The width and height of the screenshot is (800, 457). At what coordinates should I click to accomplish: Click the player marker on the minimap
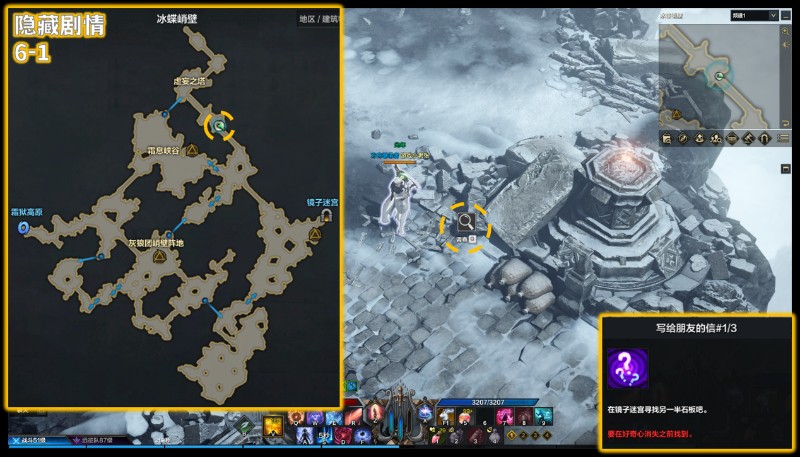[x=718, y=74]
